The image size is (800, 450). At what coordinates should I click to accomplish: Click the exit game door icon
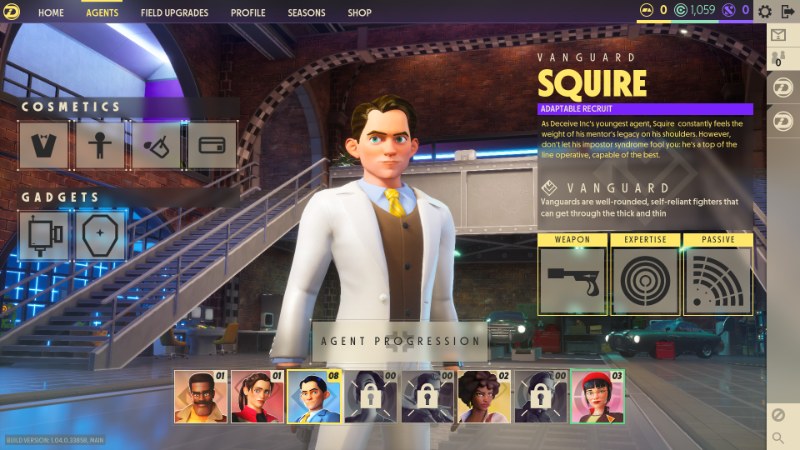(x=786, y=12)
